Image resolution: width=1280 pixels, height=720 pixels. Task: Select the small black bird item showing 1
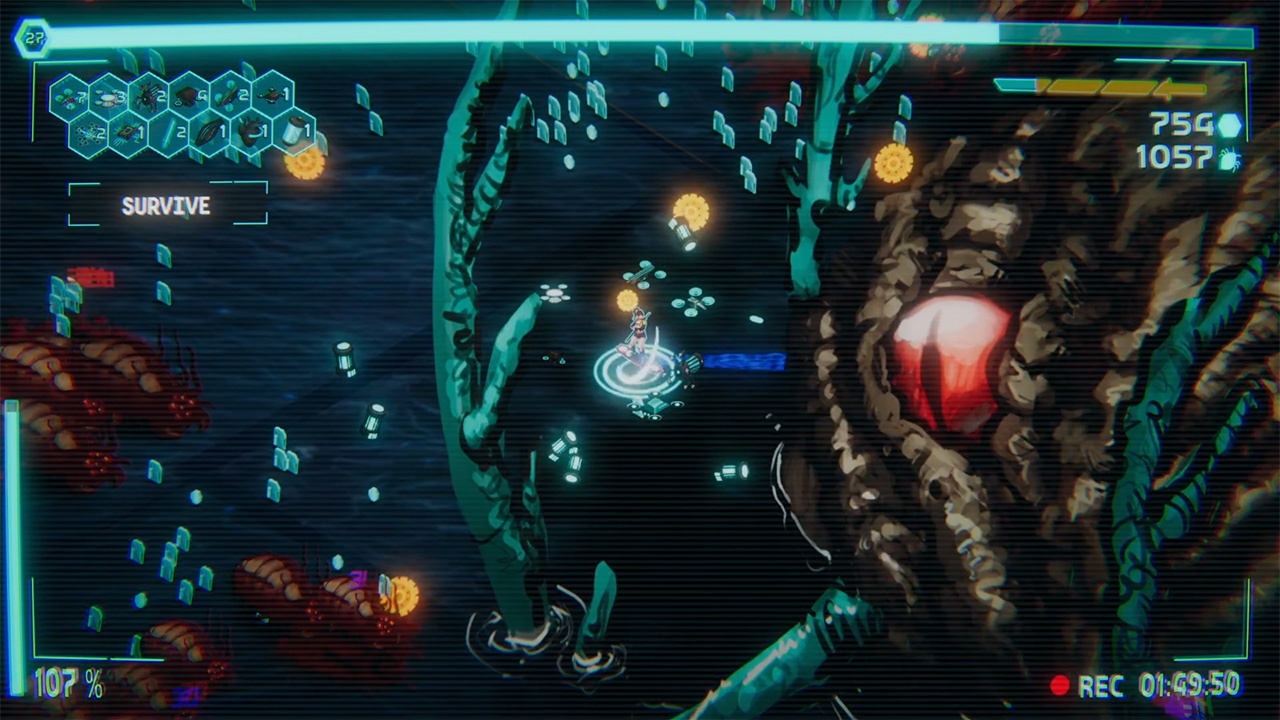(271, 95)
